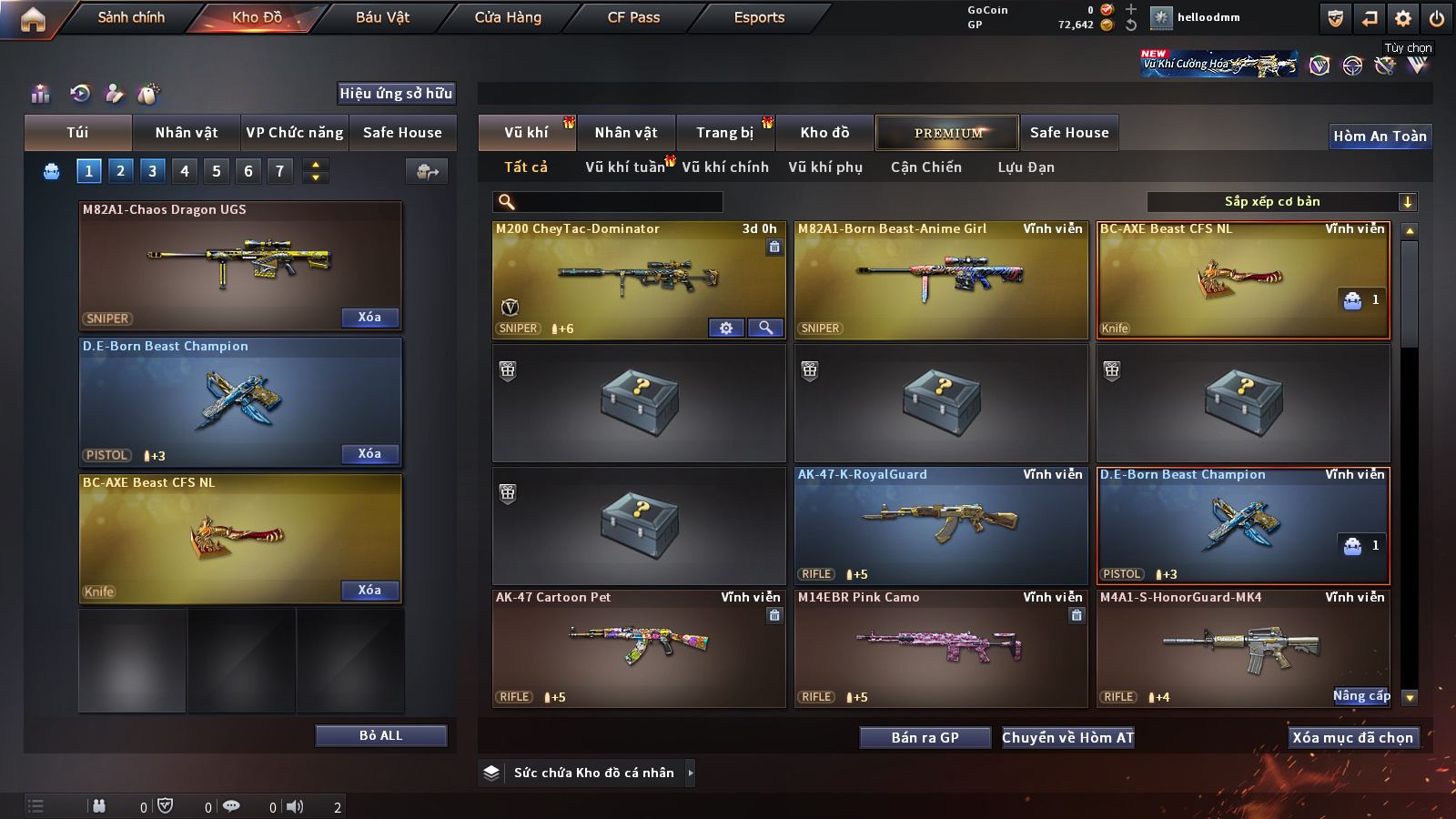Open settings via the gear icon
This screenshot has height=819, width=1456.
point(1403,18)
